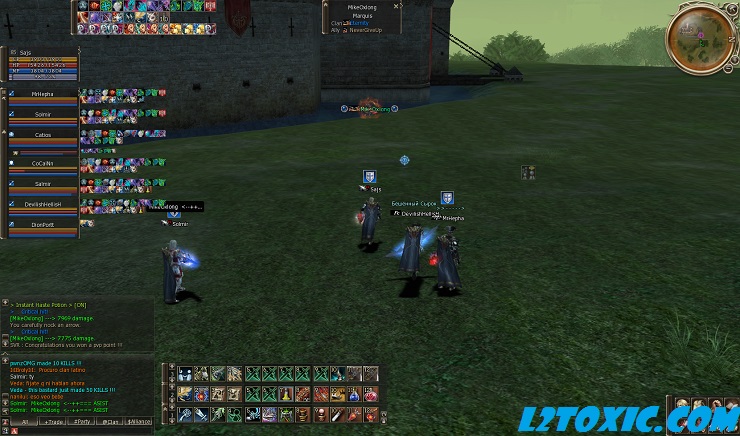
Task: Target party member Catios
Action: pos(41,133)
